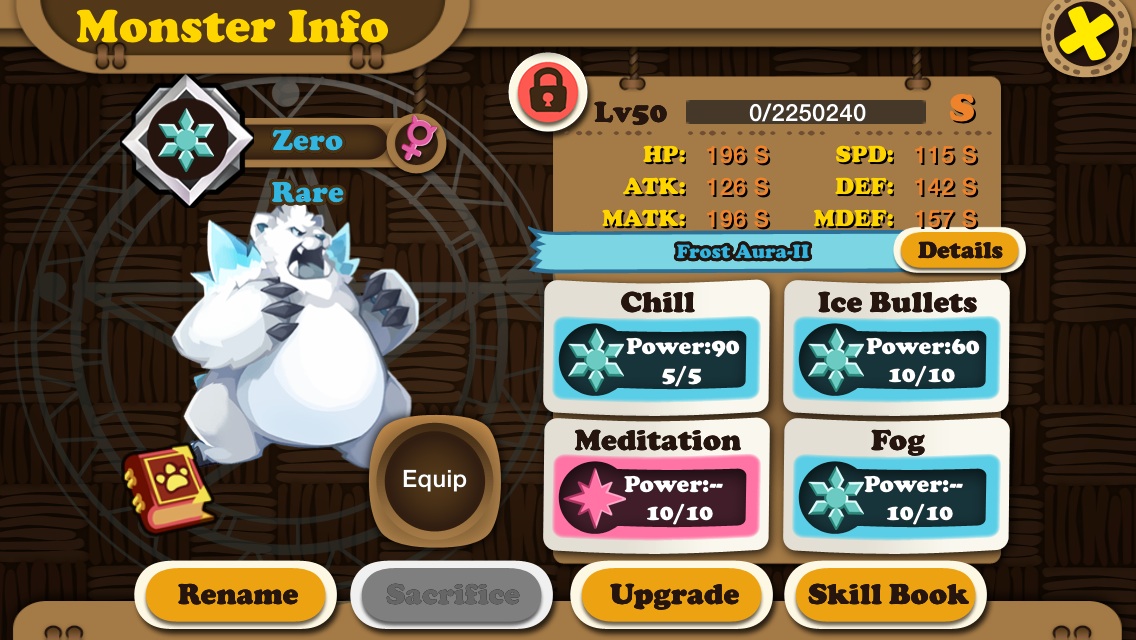Open the Frost Aura II Details
The width and height of the screenshot is (1136, 640).
tap(959, 251)
